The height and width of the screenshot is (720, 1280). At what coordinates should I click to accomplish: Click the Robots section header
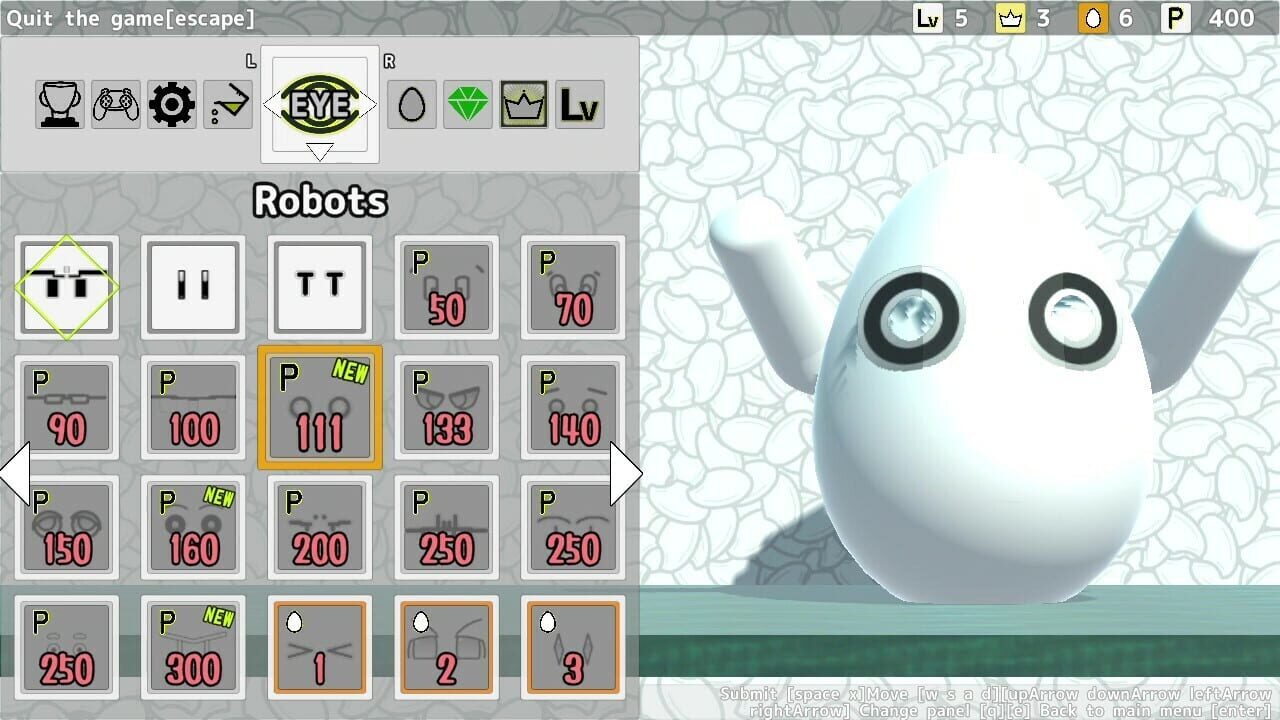click(x=320, y=200)
